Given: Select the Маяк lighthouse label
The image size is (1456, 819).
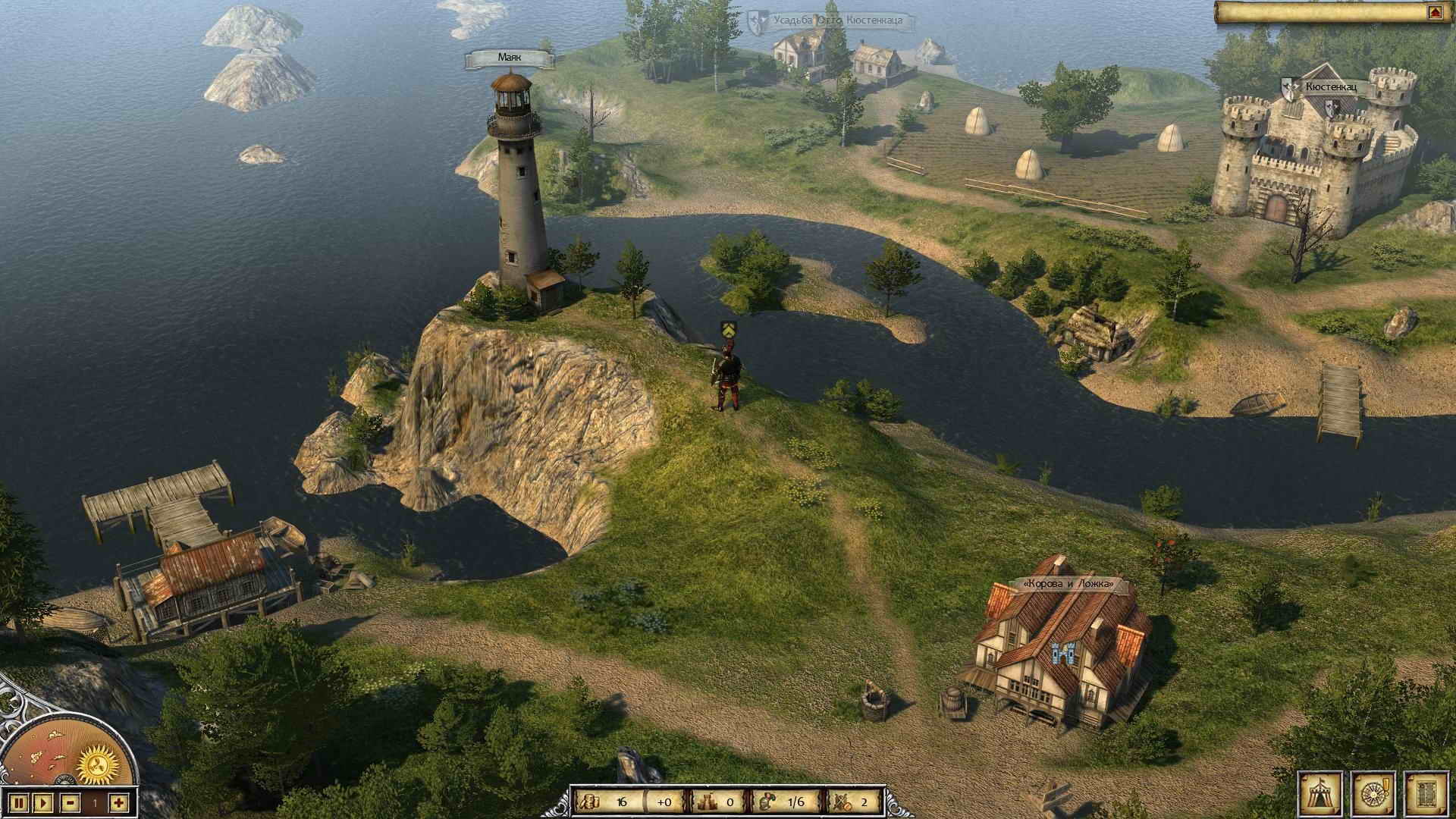Looking at the screenshot, I should coord(510,58).
